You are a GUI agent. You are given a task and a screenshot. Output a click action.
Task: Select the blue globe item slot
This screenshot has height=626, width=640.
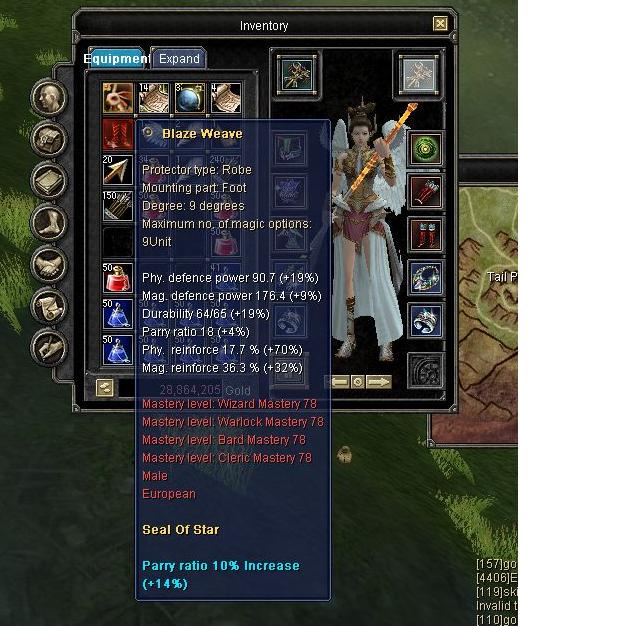[x=189, y=99]
